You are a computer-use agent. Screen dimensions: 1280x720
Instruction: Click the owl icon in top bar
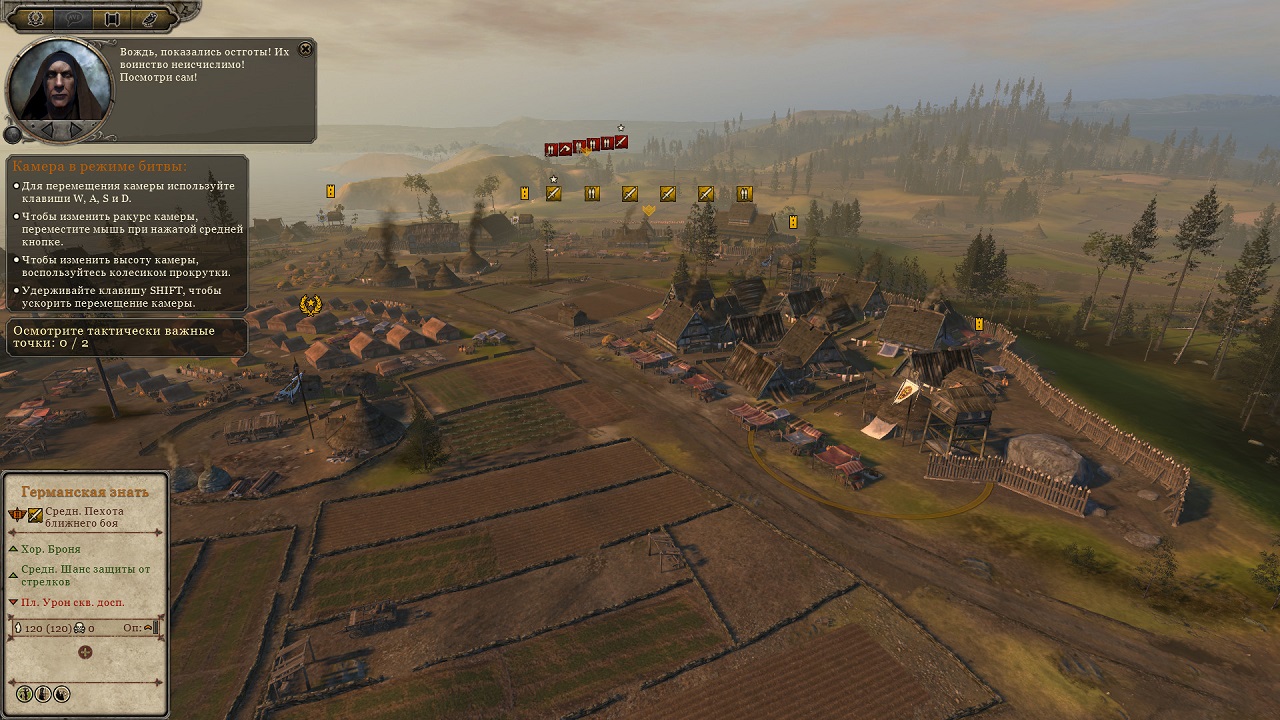147,18
